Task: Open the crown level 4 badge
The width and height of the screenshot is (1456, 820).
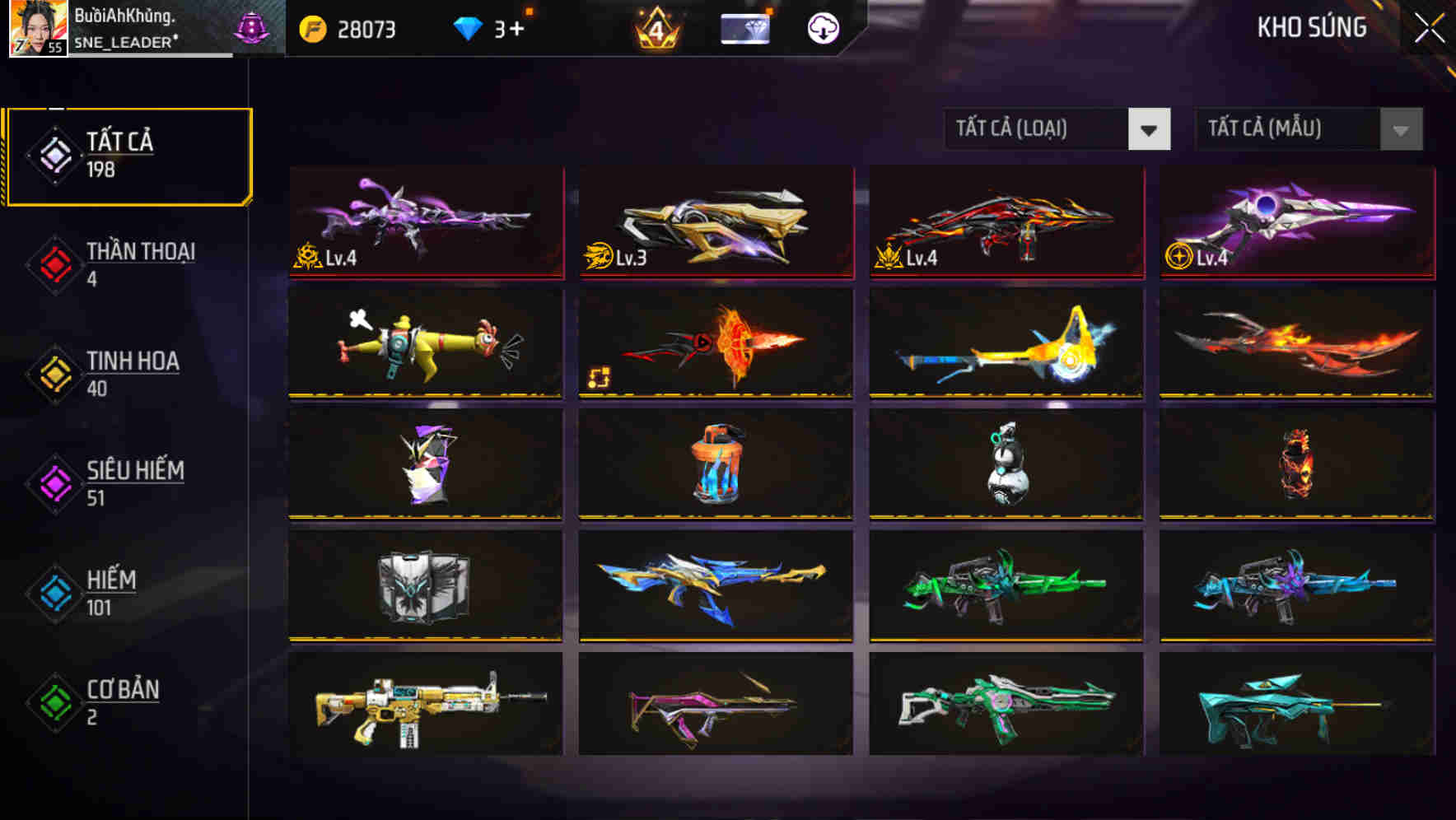Action: (655, 28)
